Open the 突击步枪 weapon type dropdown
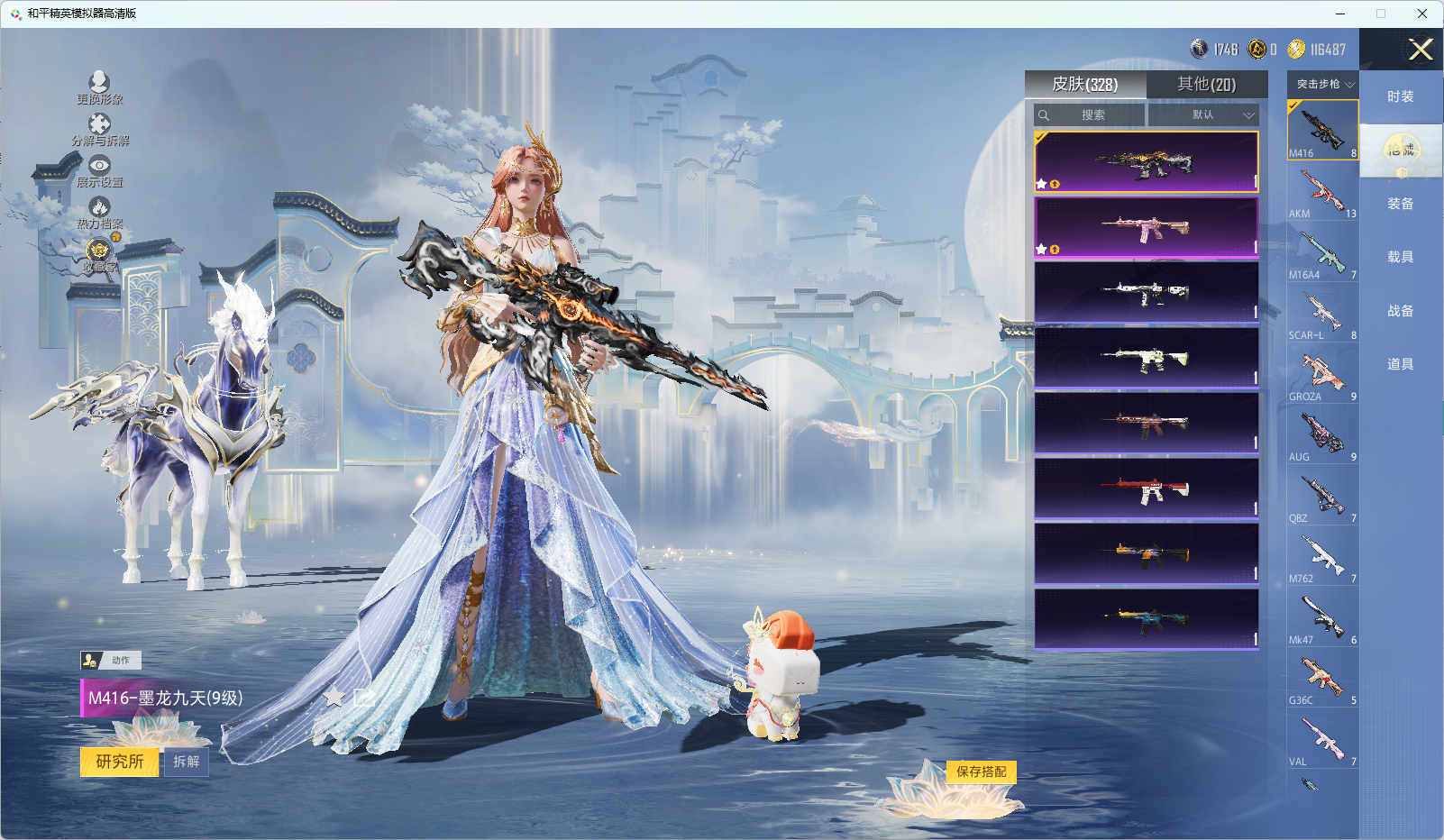 (1323, 84)
